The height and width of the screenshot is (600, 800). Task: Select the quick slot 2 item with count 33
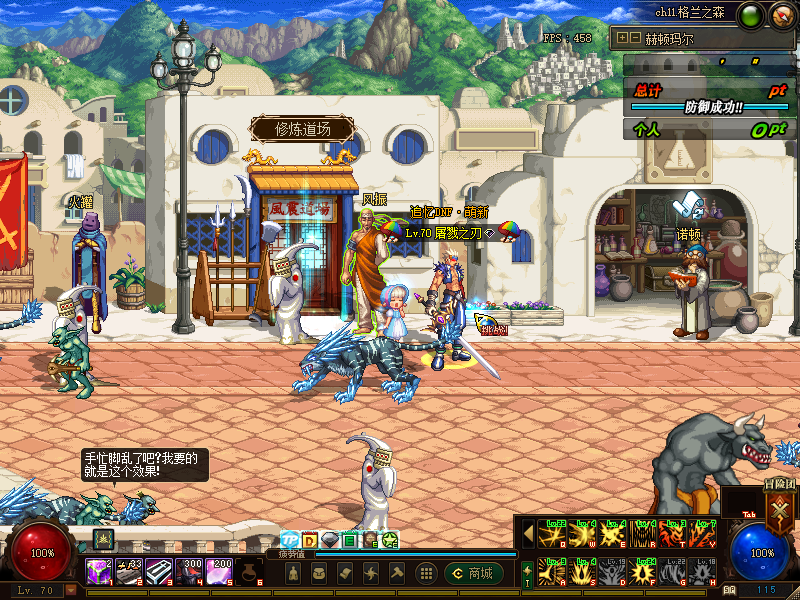128,572
